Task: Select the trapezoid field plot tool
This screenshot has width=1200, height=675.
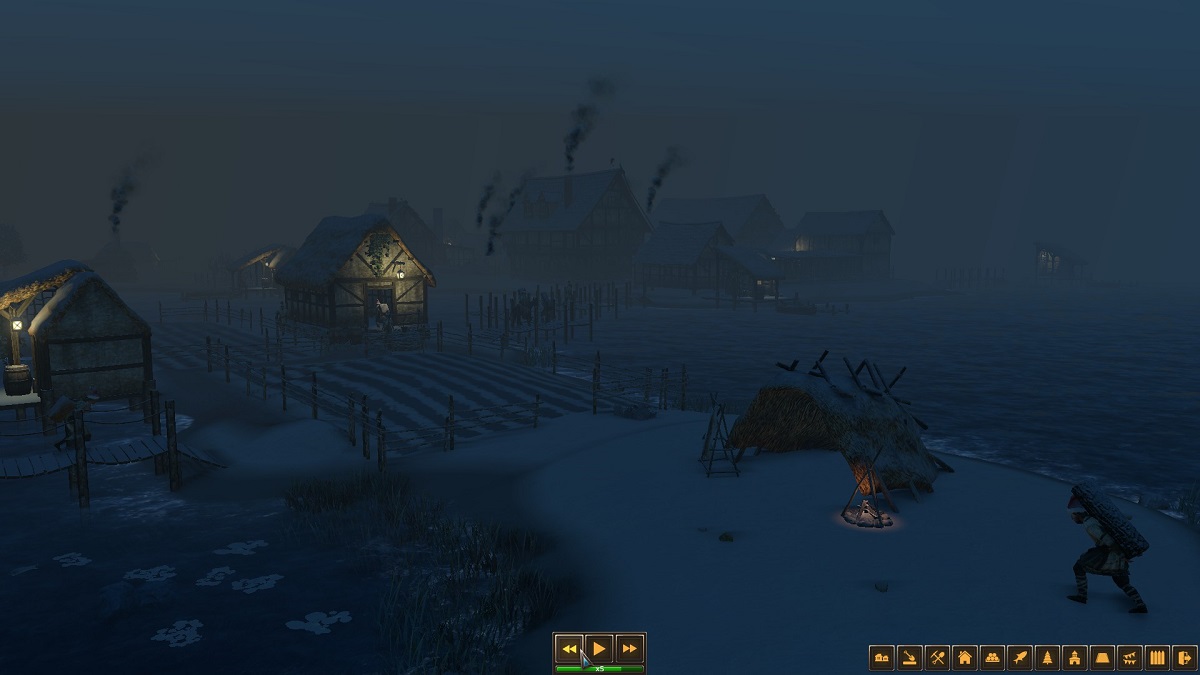Action: click(x=1102, y=657)
